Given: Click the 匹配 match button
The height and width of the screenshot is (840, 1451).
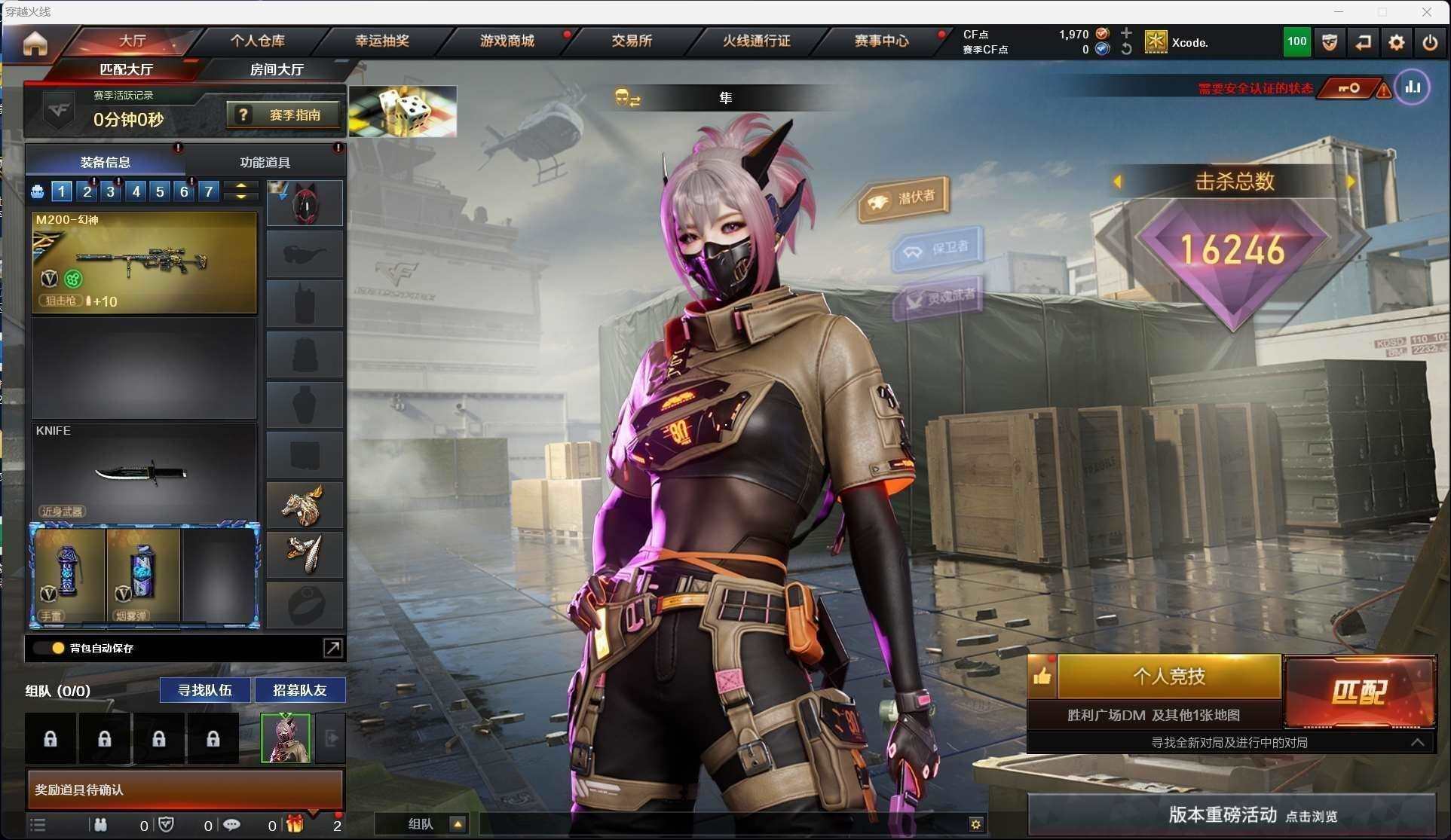Looking at the screenshot, I should click(x=1358, y=692).
